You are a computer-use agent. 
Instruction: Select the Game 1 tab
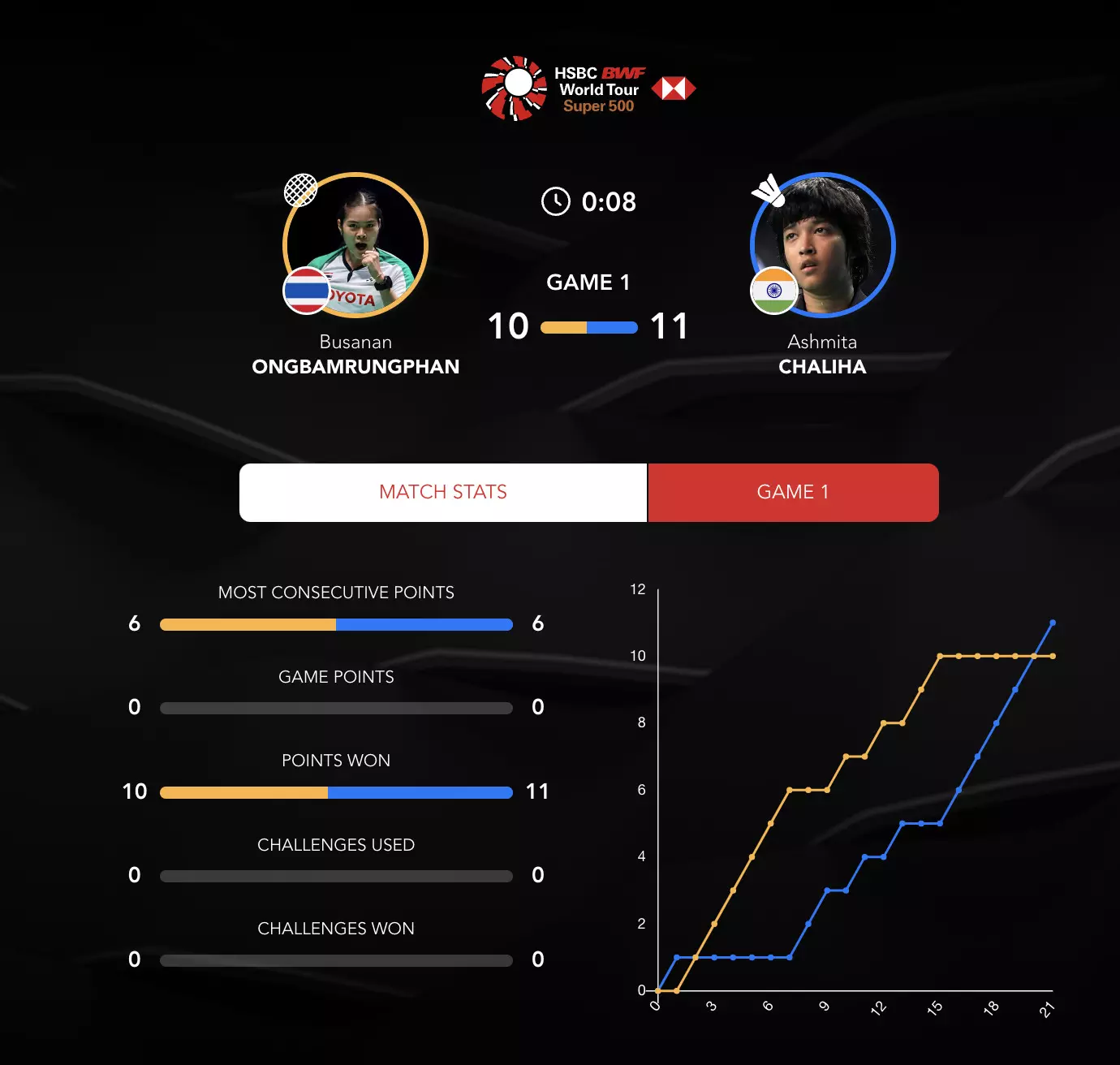click(x=793, y=492)
